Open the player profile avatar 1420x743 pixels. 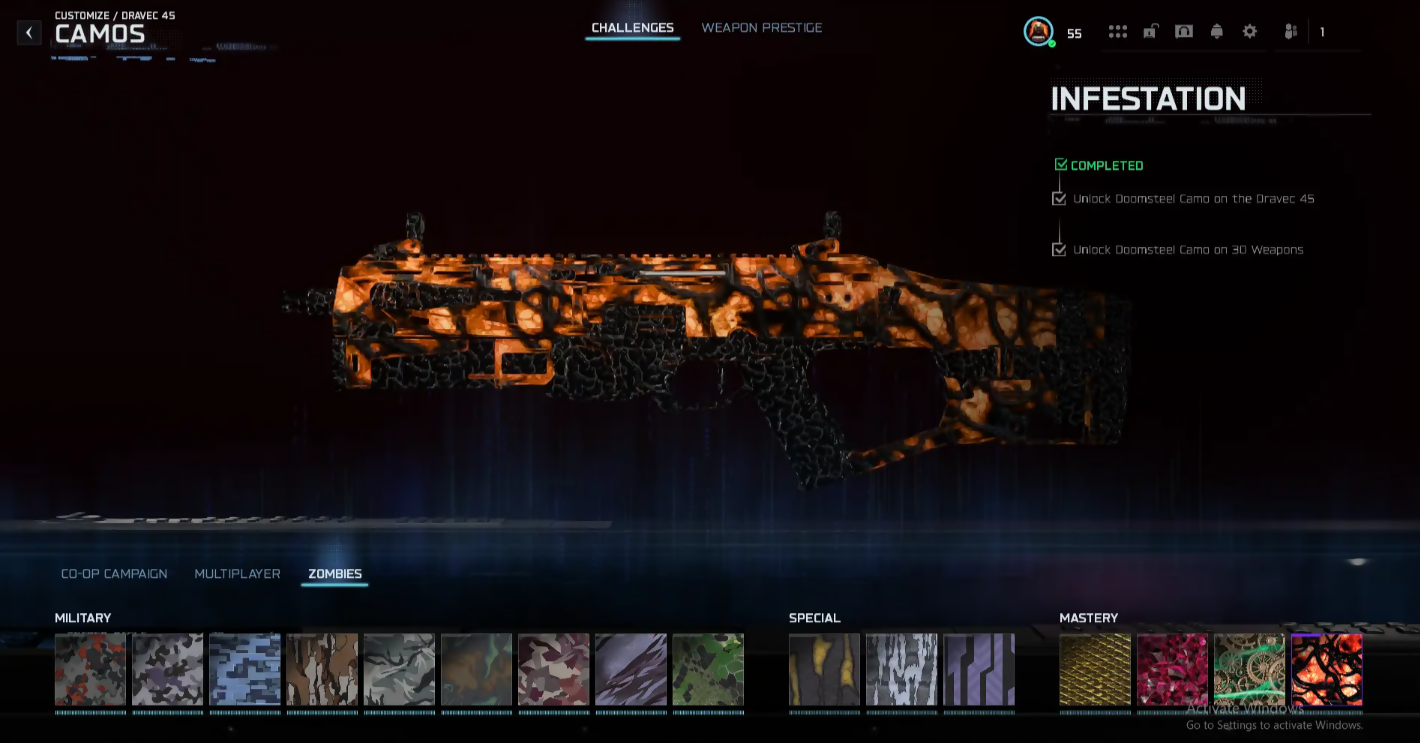1039,32
